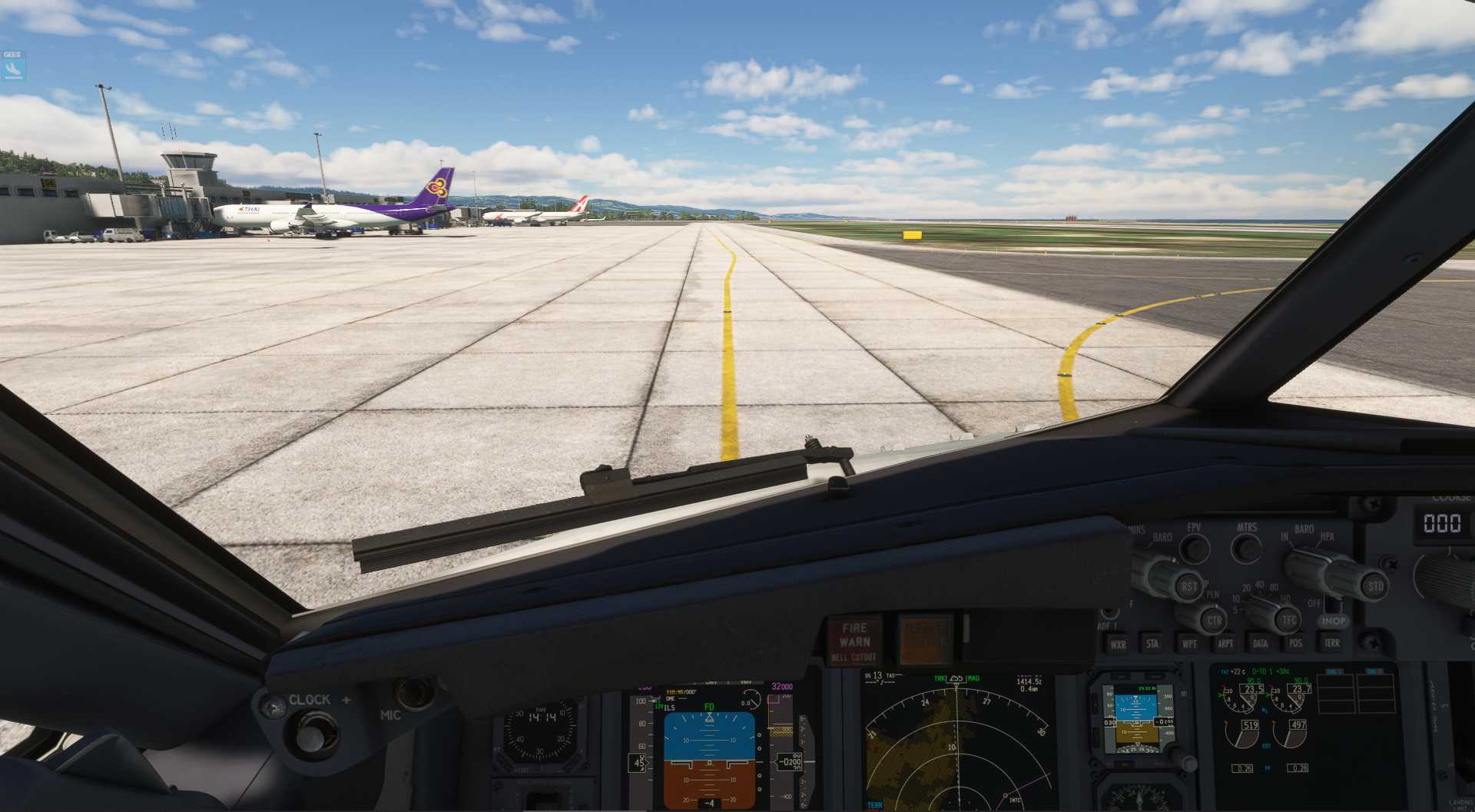Silence the FIRE WARN bell cutout light
The height and width of the screenshot is (812, 1475).
[854, 640]
